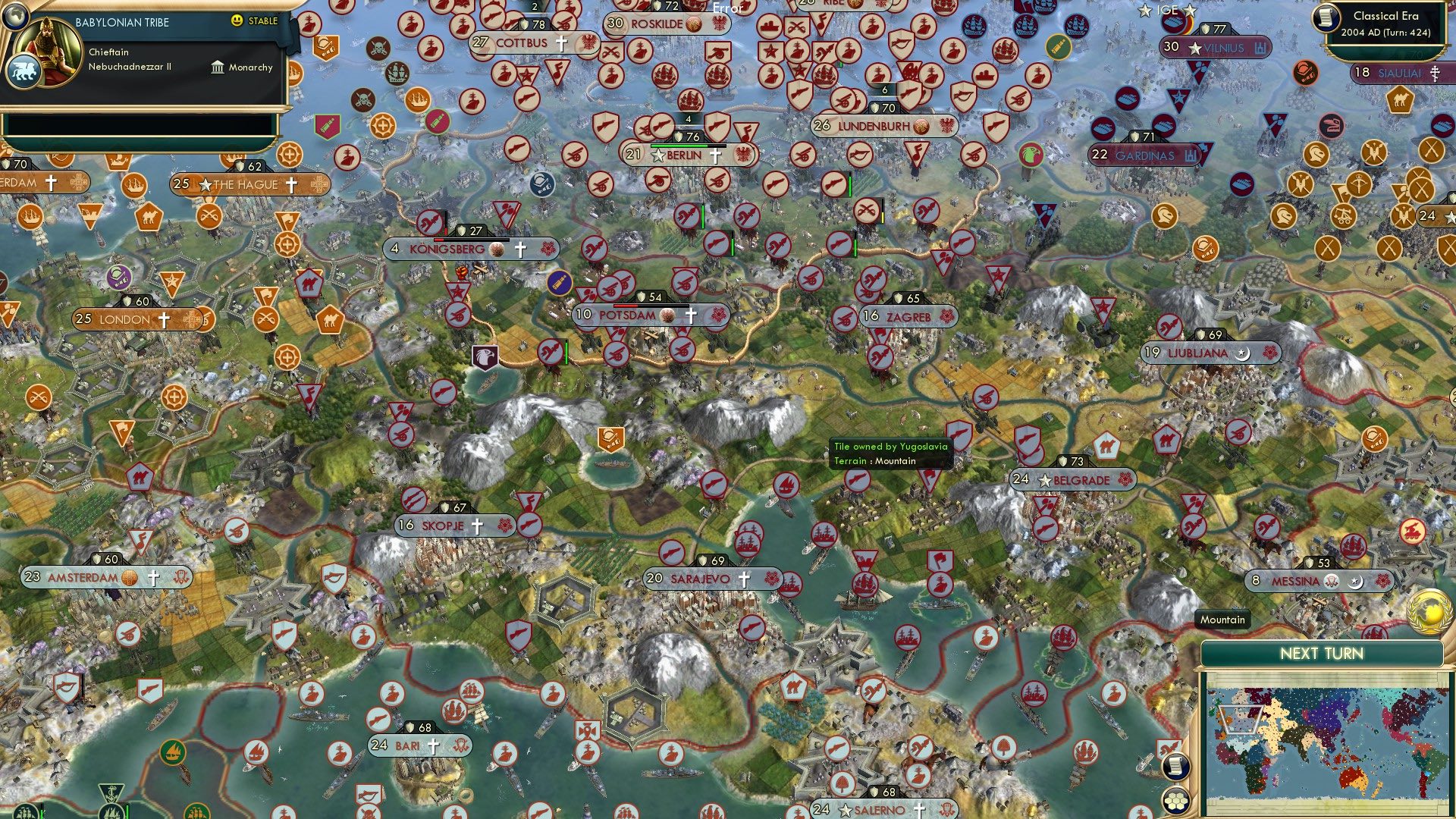The height and width of the screenshot is (819, 1456).
Task: Open the scroll notification above the minimap
Action: (1176, 767)
